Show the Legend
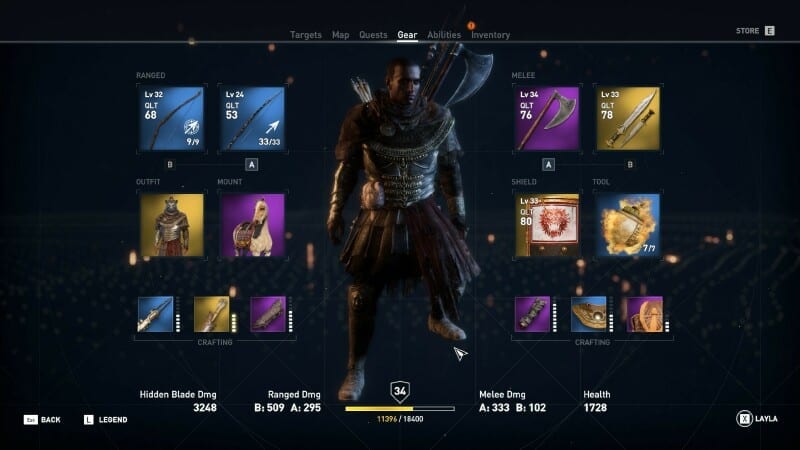The height and width of the screenshot is (450, 800). (x=106, y=420)
